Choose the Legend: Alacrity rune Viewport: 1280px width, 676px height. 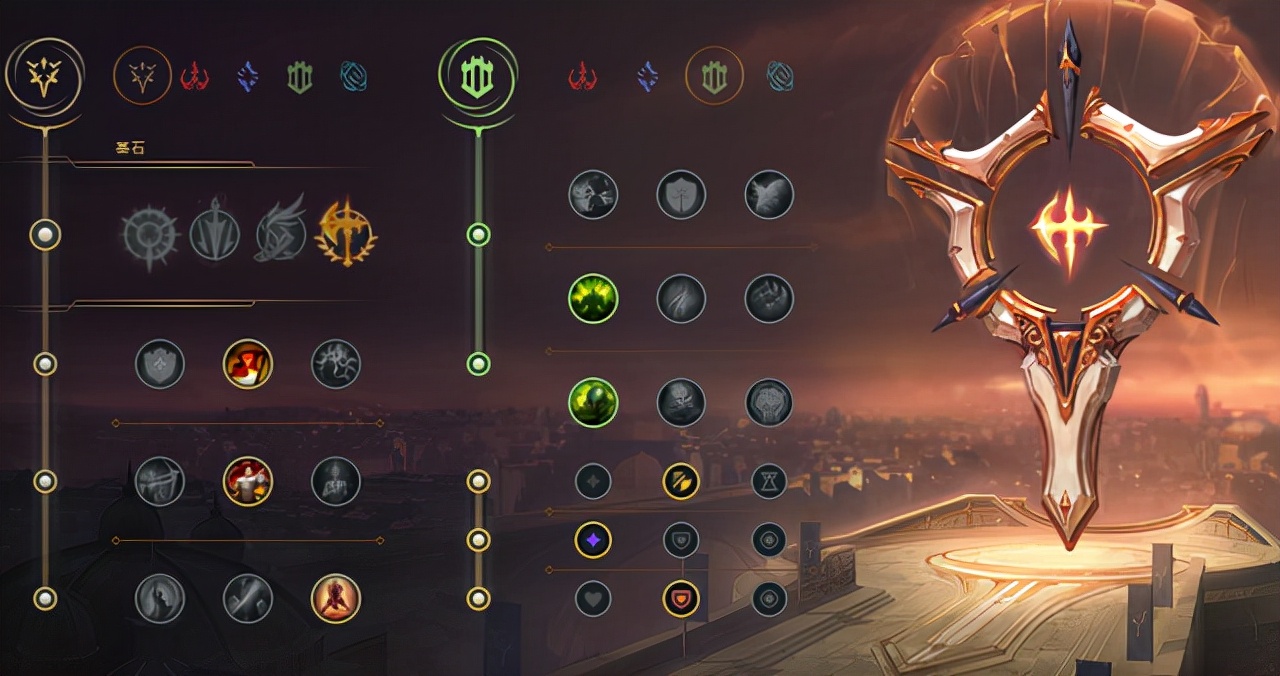tap(160, 481)
